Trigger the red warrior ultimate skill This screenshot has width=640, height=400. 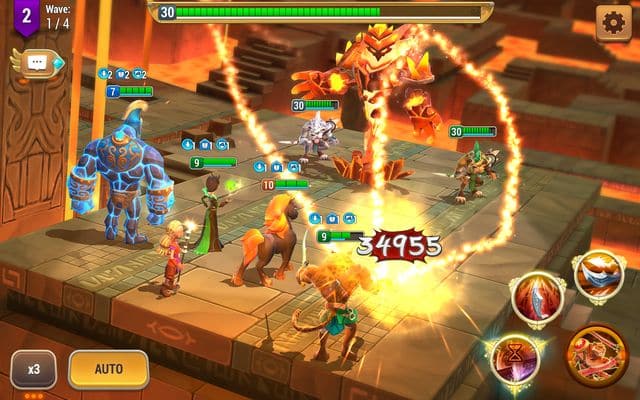[596, 354]
